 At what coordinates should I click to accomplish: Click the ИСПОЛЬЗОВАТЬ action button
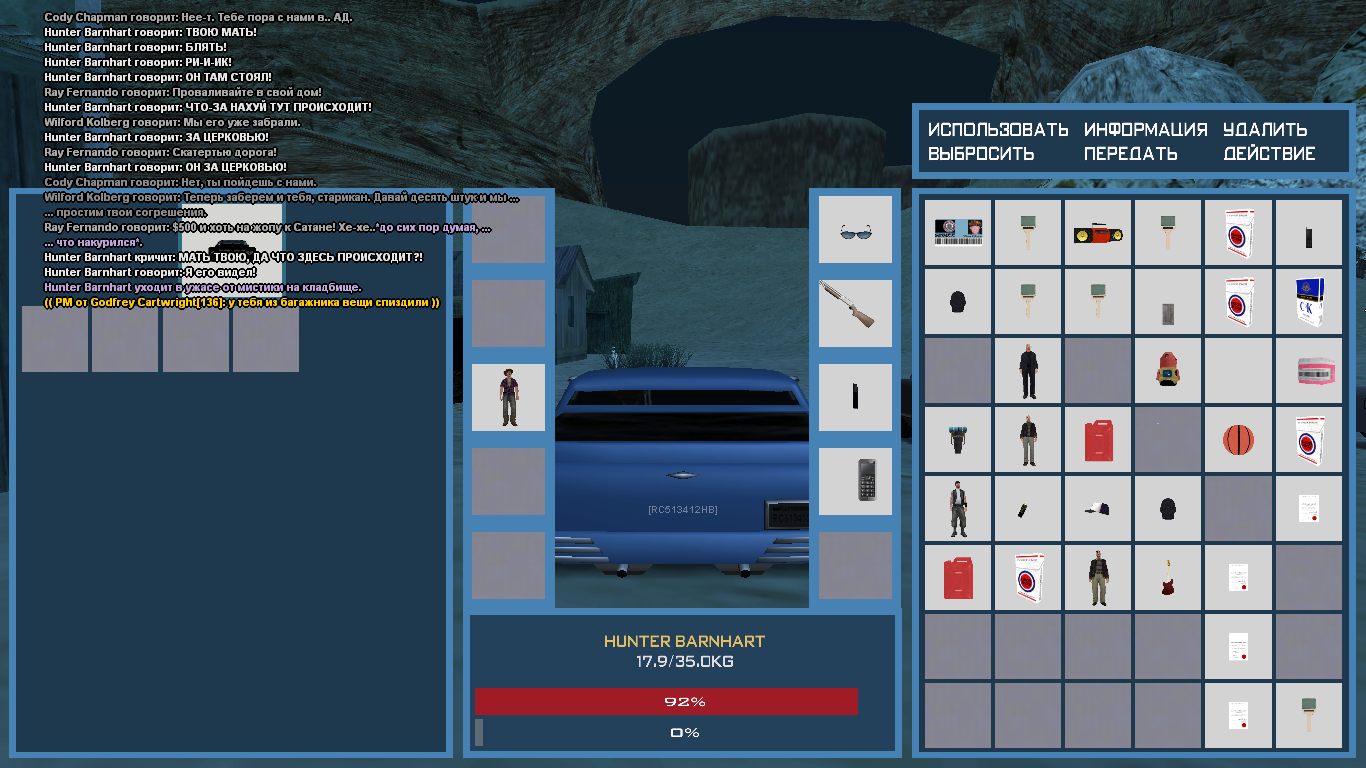pyautogui.click(x=998, y=130)
